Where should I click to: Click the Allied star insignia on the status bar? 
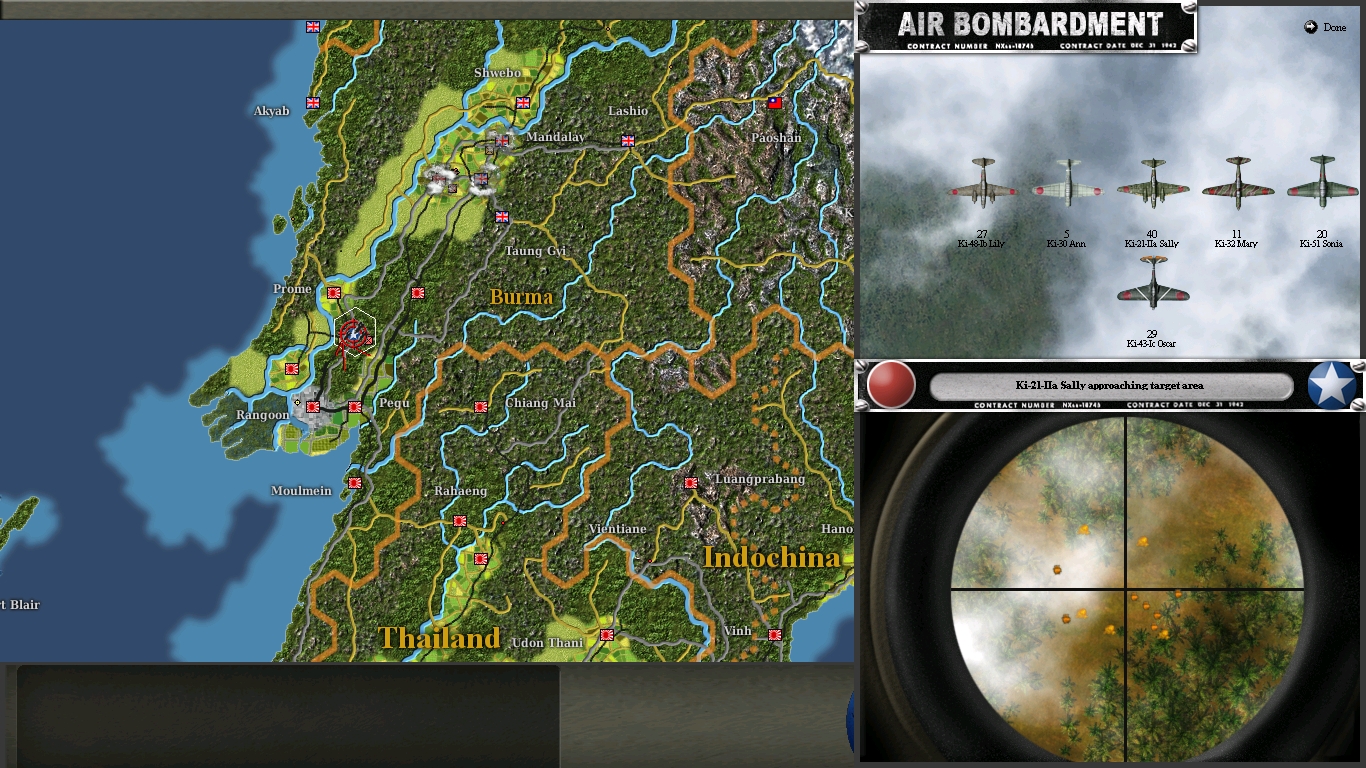[x=1330, y=385]
